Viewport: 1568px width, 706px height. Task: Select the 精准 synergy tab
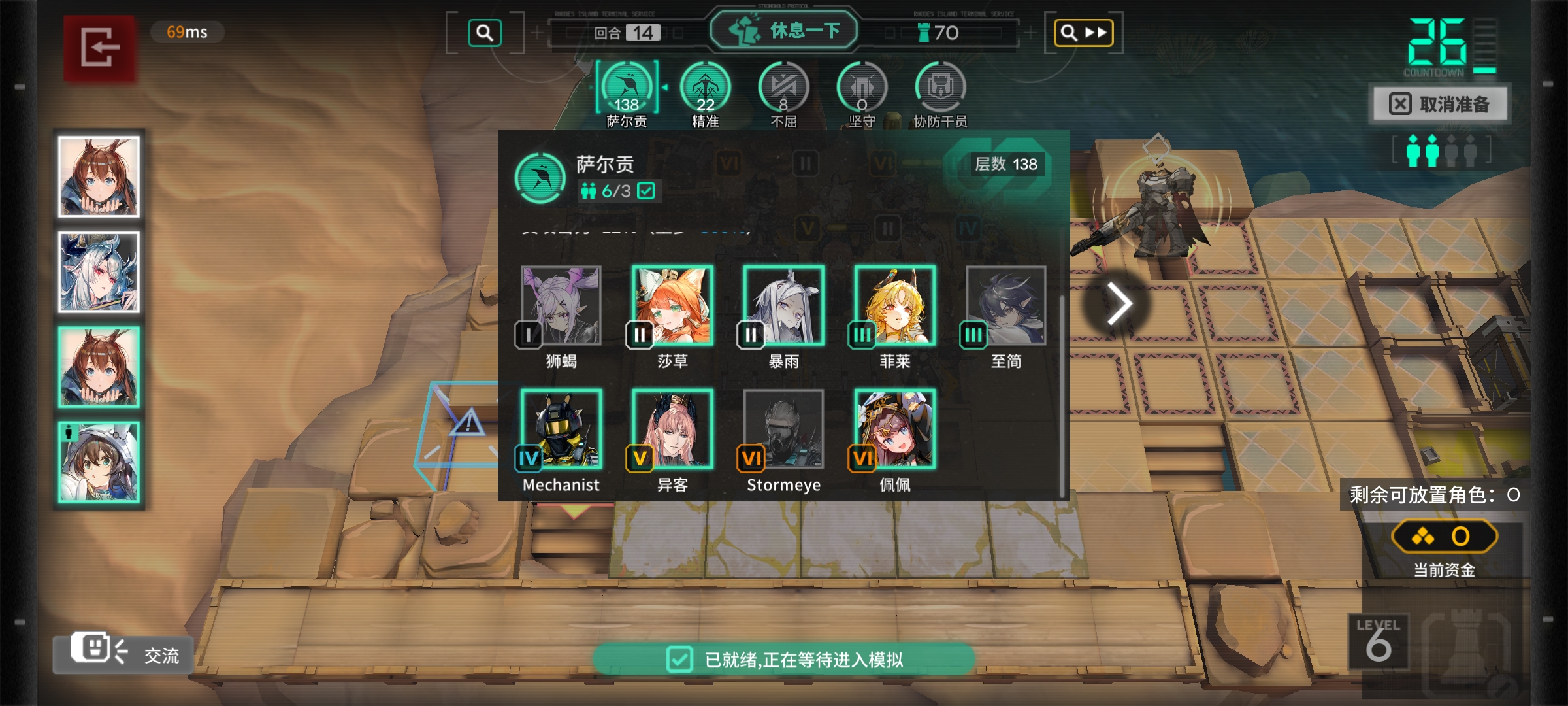tap(705, 93)
